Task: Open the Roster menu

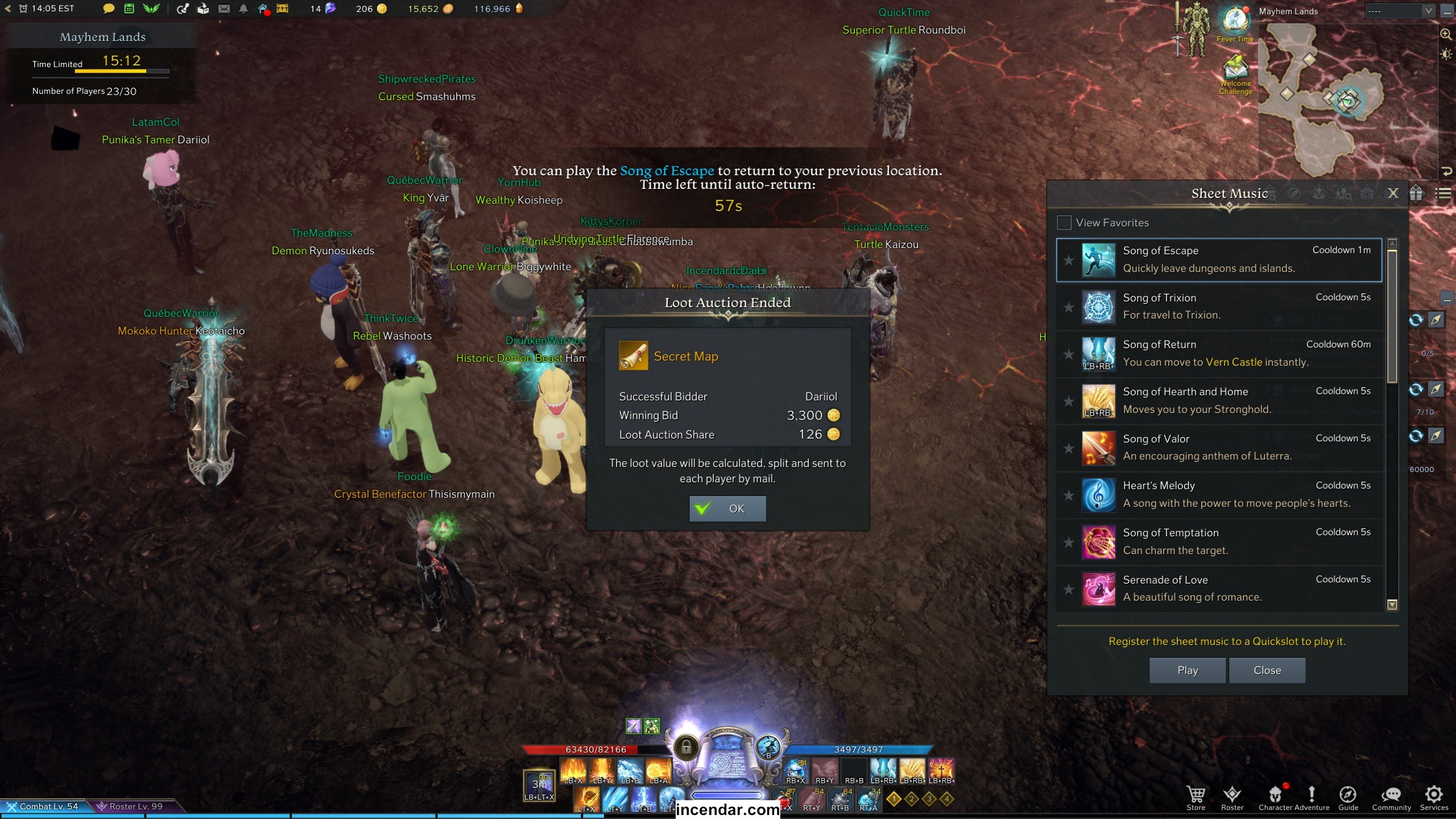Action: coord(1232,796)
